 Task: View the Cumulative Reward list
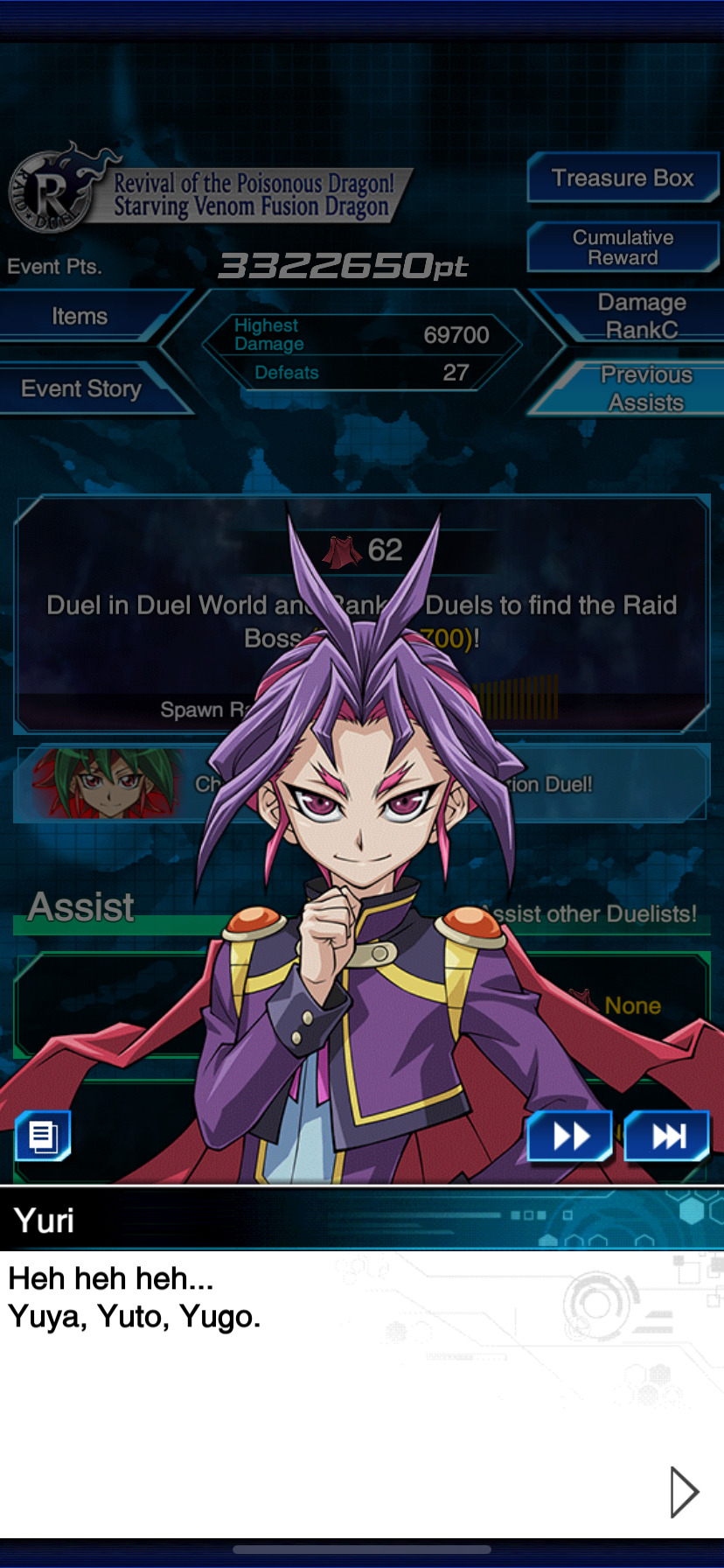622,248
